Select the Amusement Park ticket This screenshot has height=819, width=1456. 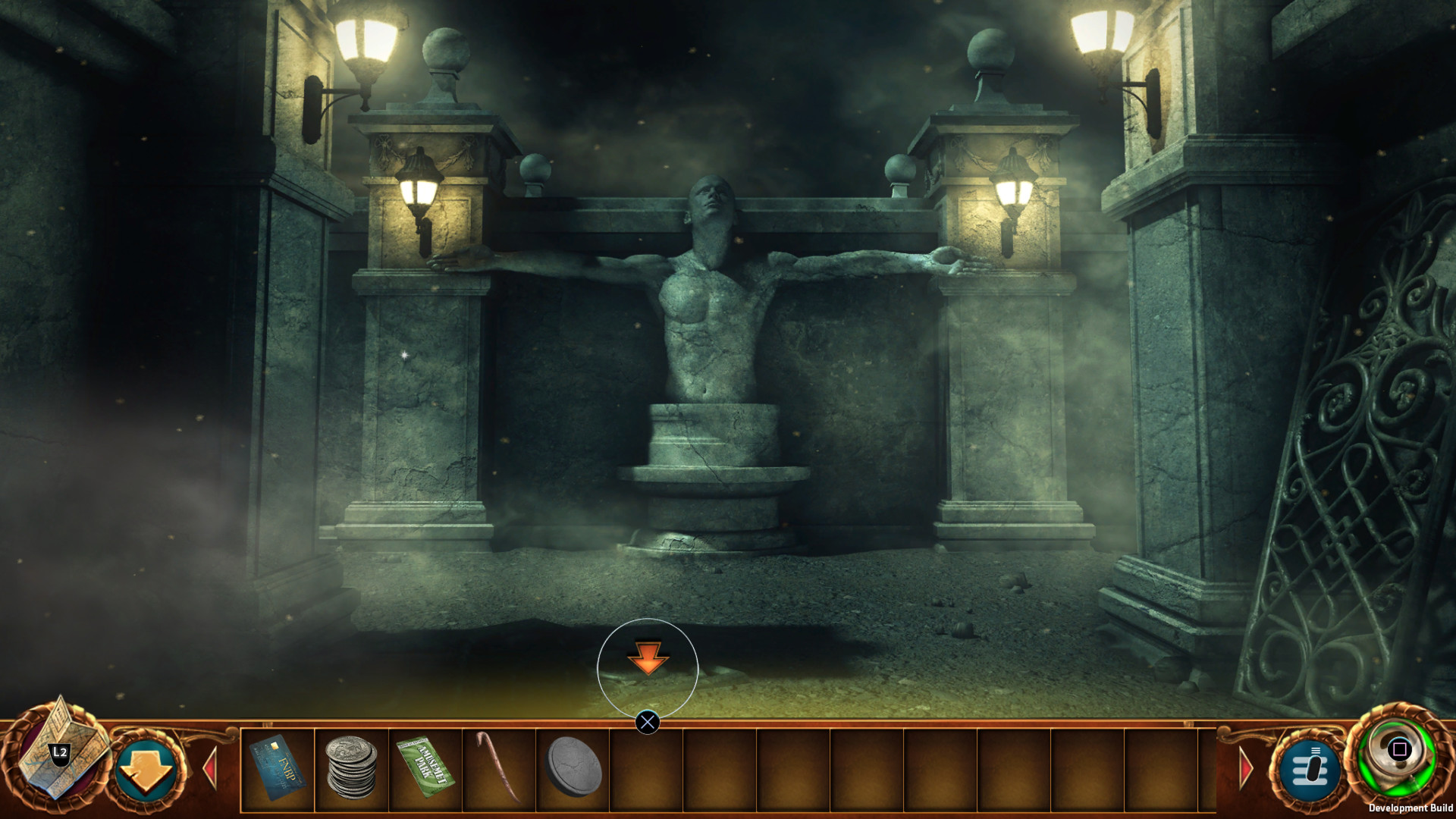coord(425,766)
